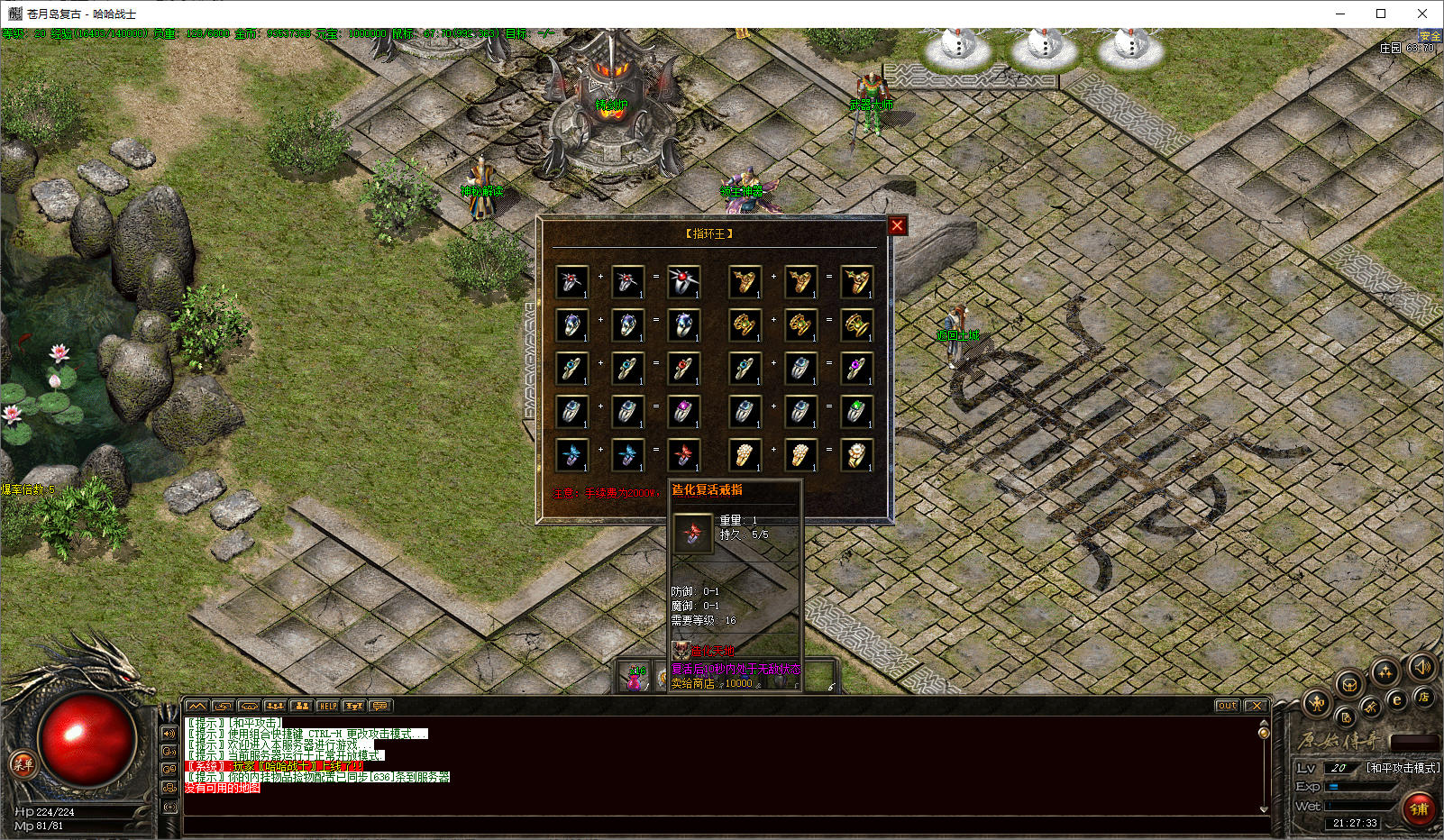Pick the large blue sapphire ring result

pyautogui.click(x=684, y=325)
